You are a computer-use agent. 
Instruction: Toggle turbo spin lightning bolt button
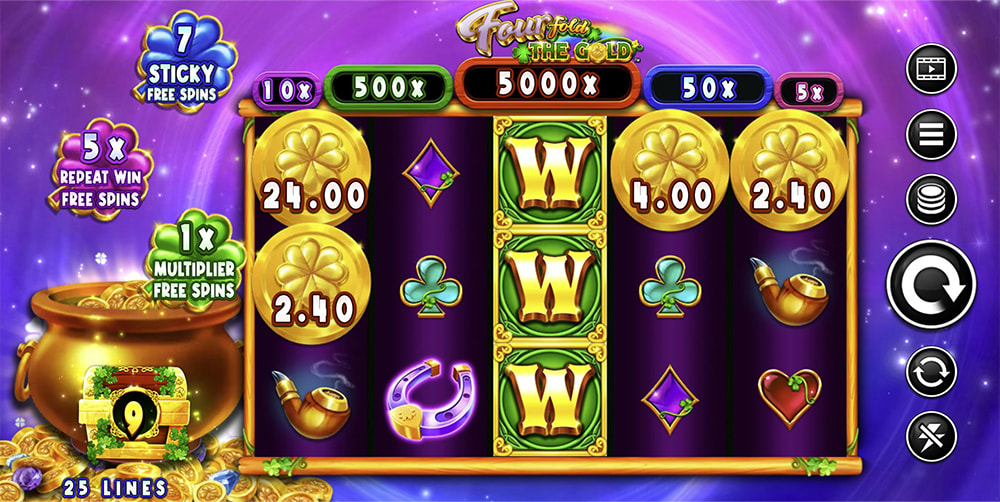point(931,437)
